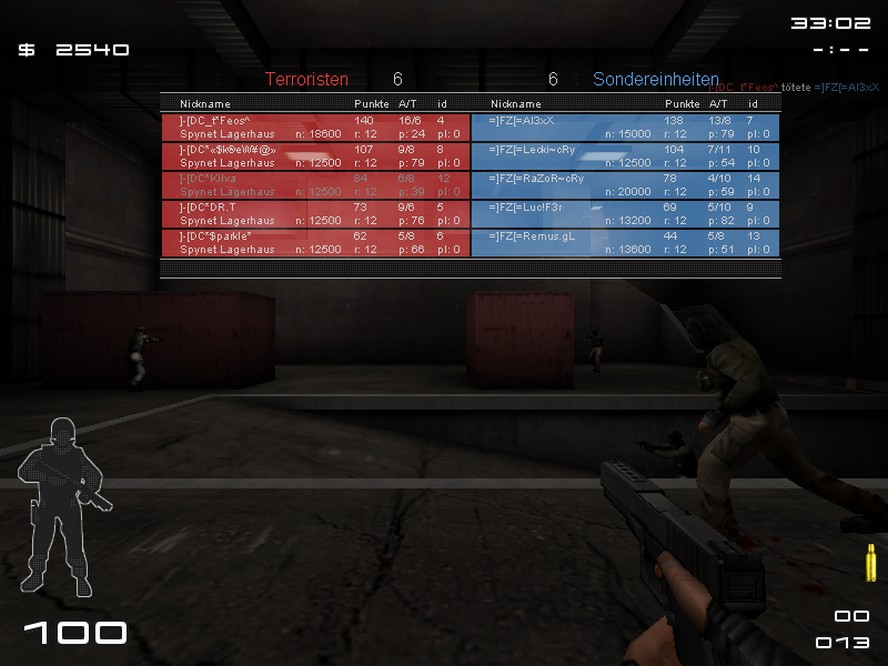Choose the ]-[DC°$parkle° player row
The image size is (888, 666).
tap(315, 243)
